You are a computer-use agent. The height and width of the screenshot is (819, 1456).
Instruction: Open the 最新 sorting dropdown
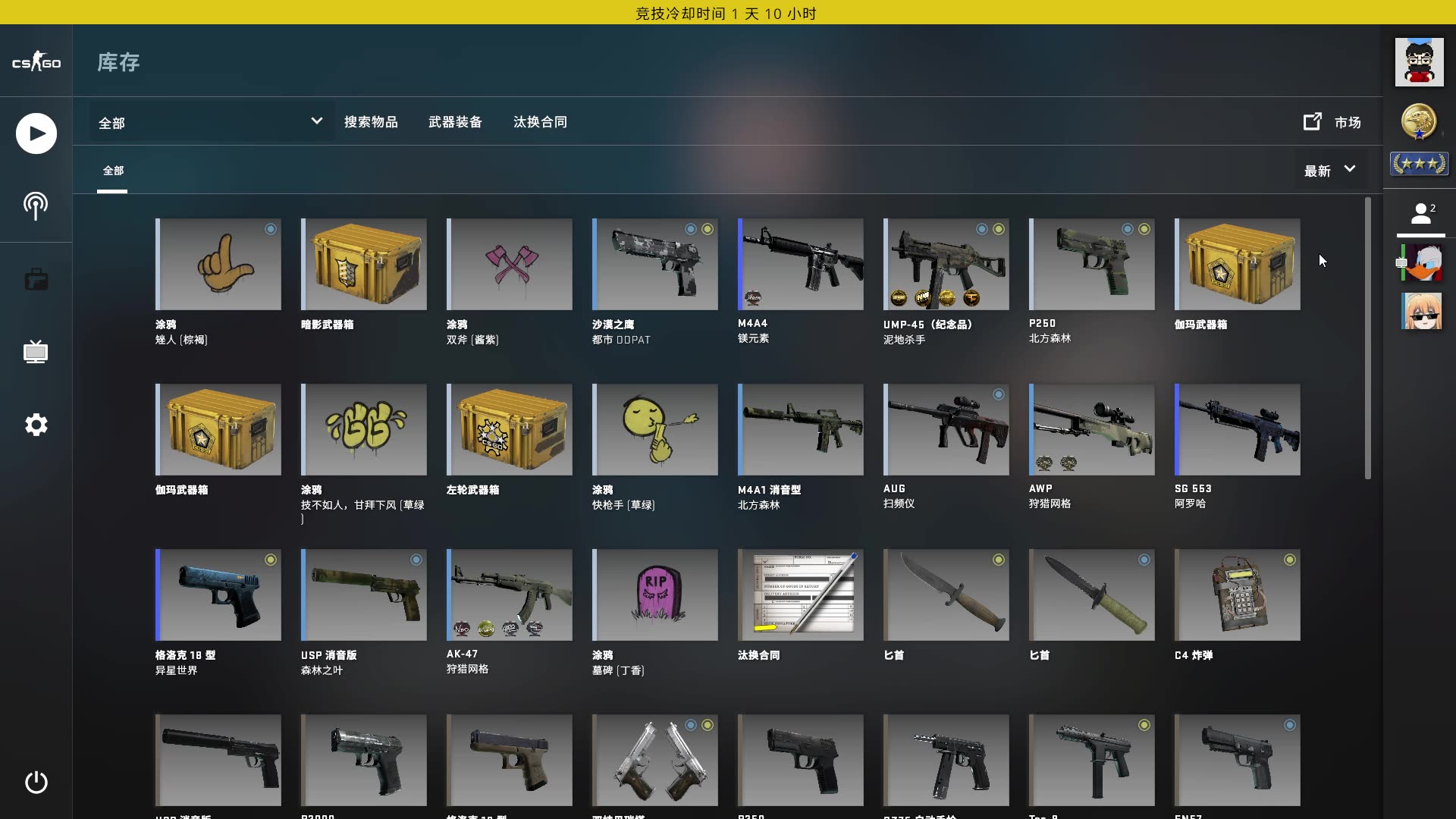tap(1327, 171)
